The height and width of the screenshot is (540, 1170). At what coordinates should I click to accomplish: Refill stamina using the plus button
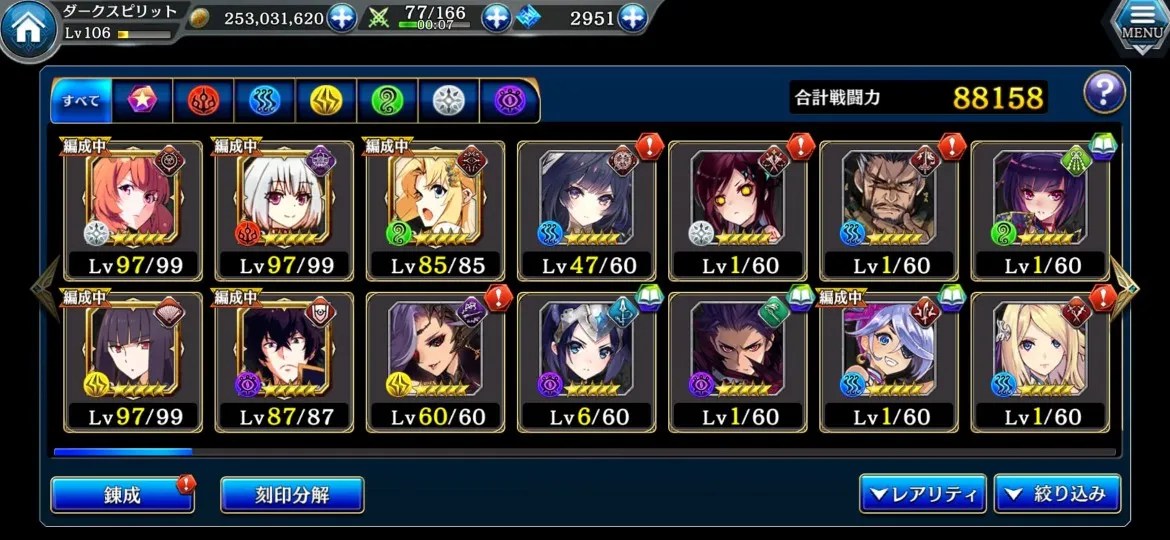[x=497, y=18]
